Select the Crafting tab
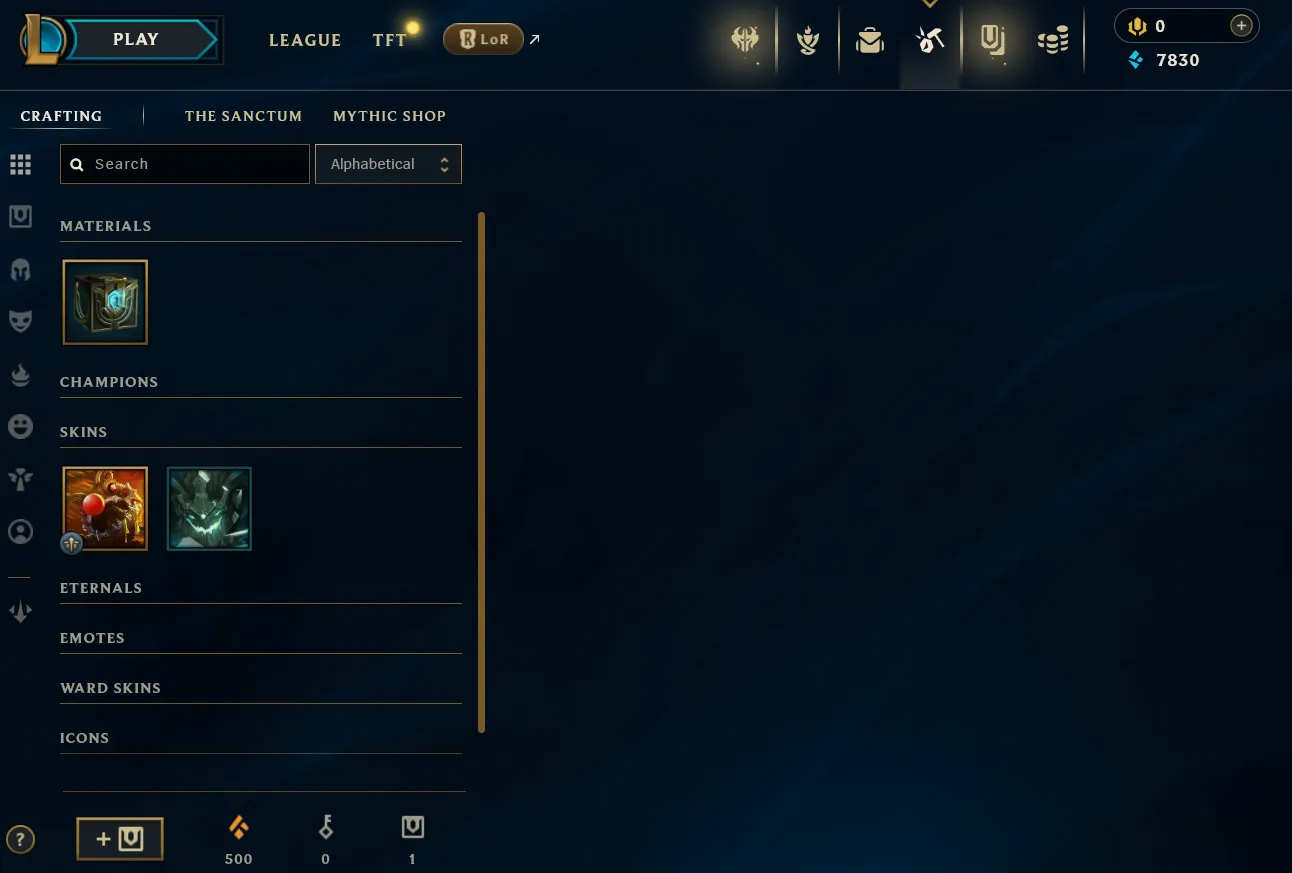This screenshot has height=873, width=1292. click(61, 116)
